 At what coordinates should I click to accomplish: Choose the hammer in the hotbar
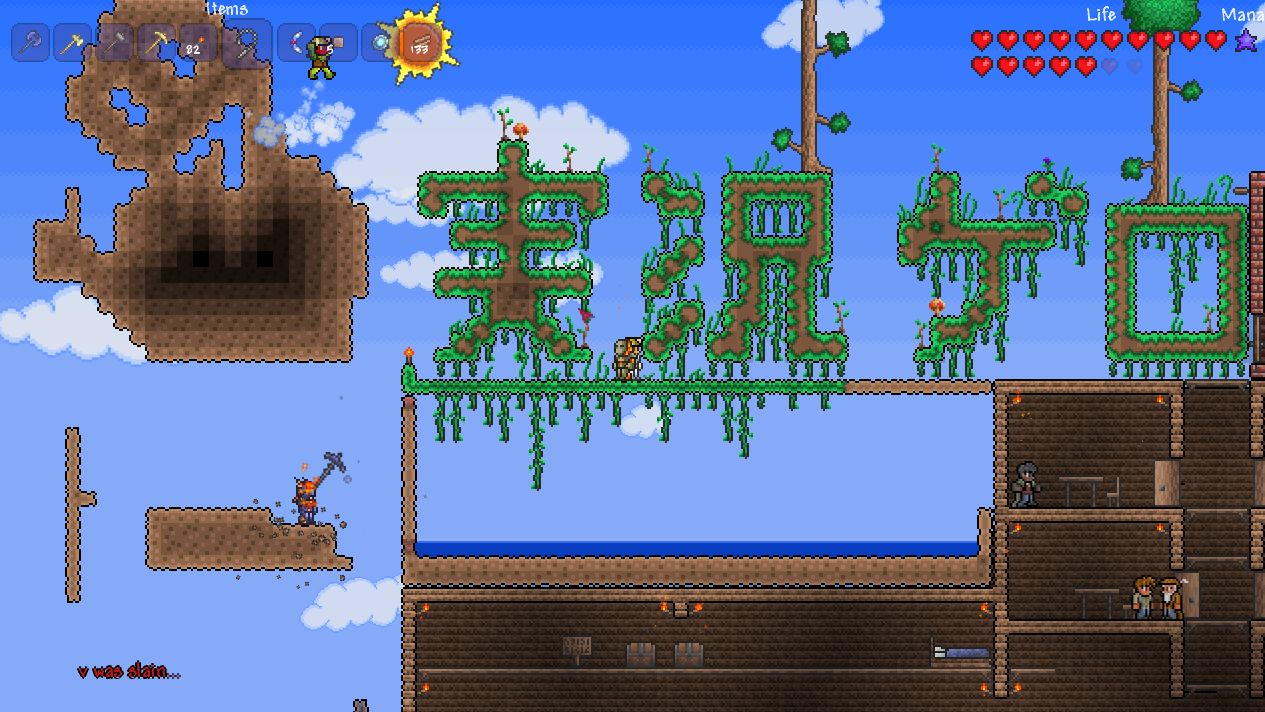point(114,43)
